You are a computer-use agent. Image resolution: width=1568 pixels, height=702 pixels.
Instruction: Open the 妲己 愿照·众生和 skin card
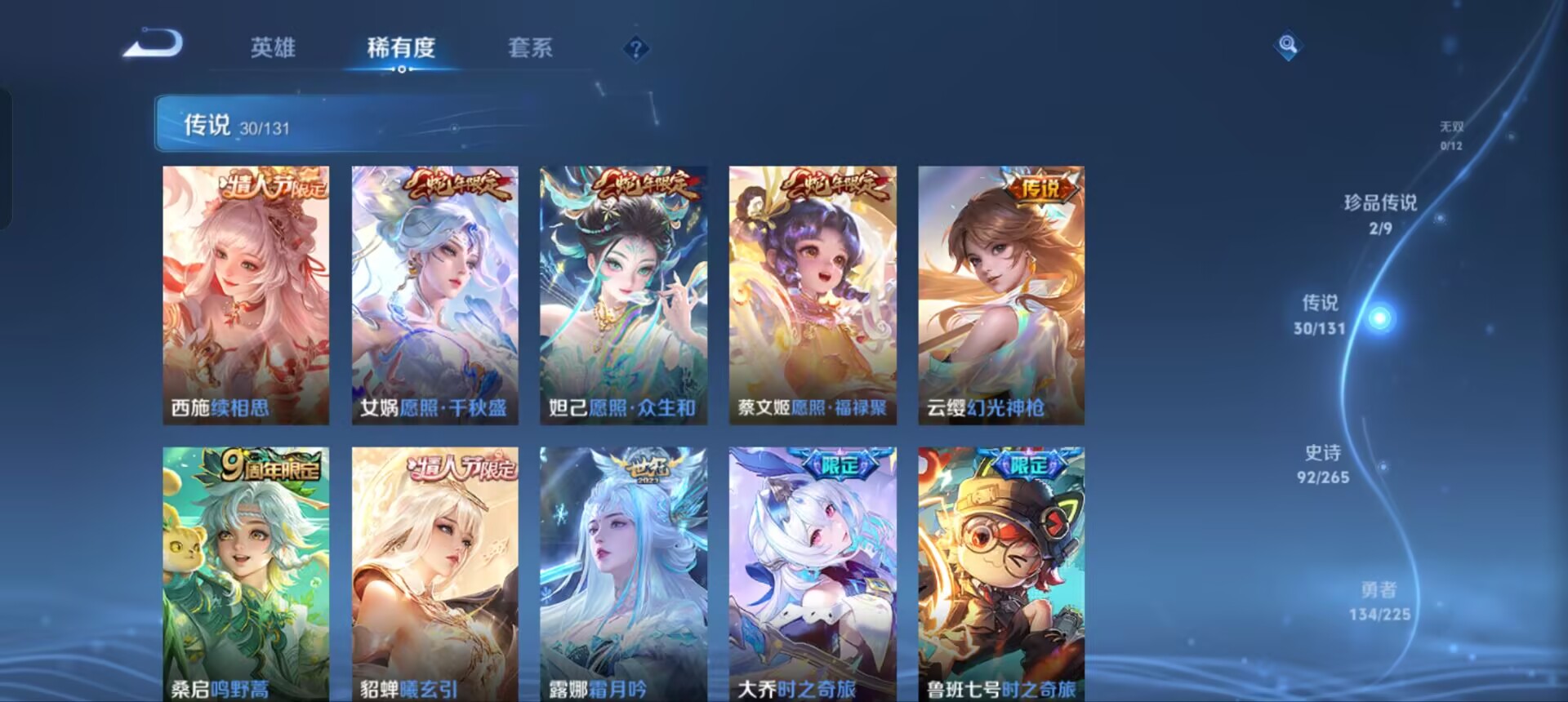(x=622, y=294)
